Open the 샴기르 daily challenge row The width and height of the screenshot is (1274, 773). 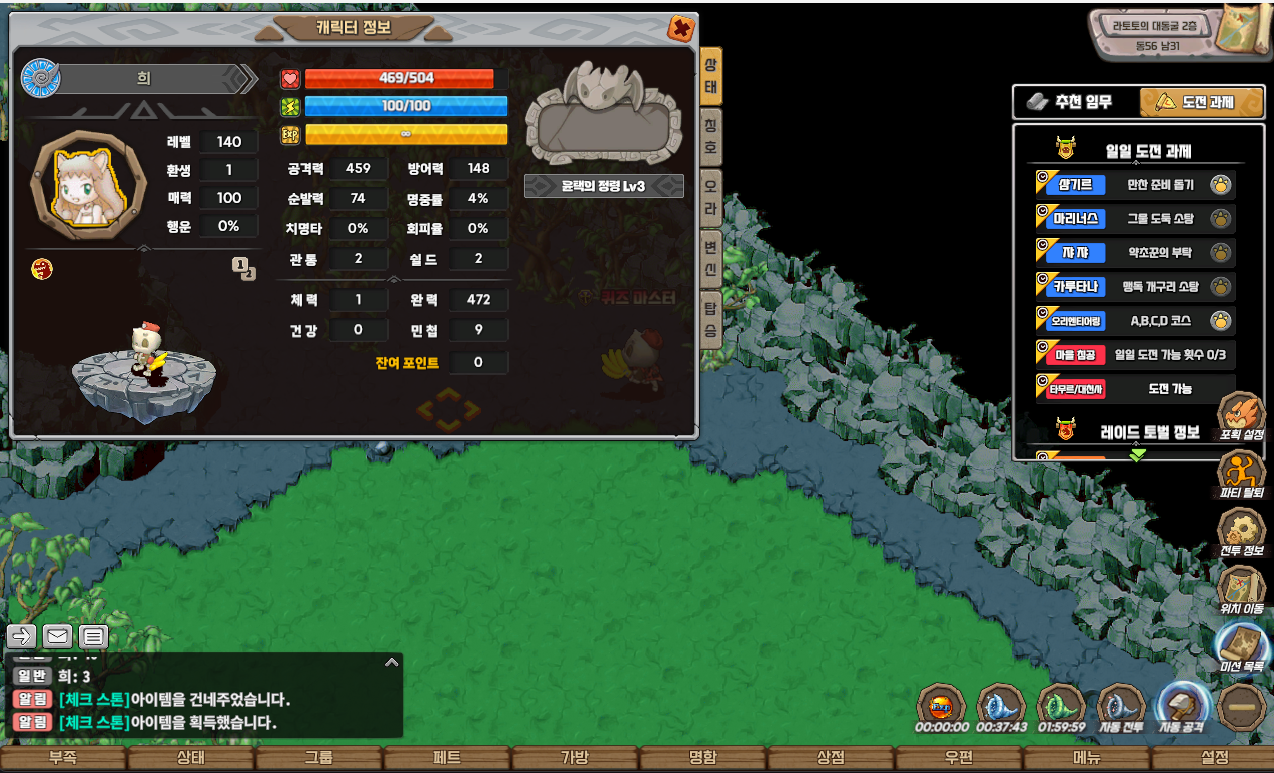tap(1134, 184)
